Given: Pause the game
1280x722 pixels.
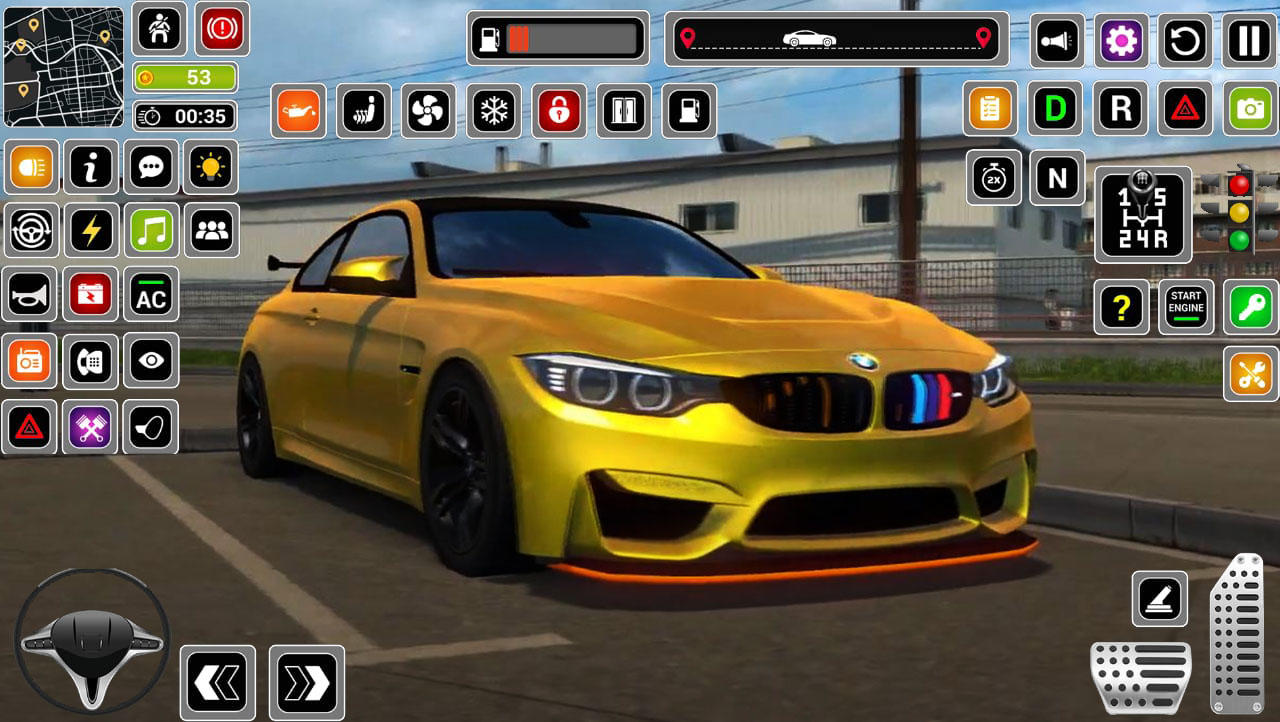Looking at the screenshot, I should click(x=1249, y=41).
